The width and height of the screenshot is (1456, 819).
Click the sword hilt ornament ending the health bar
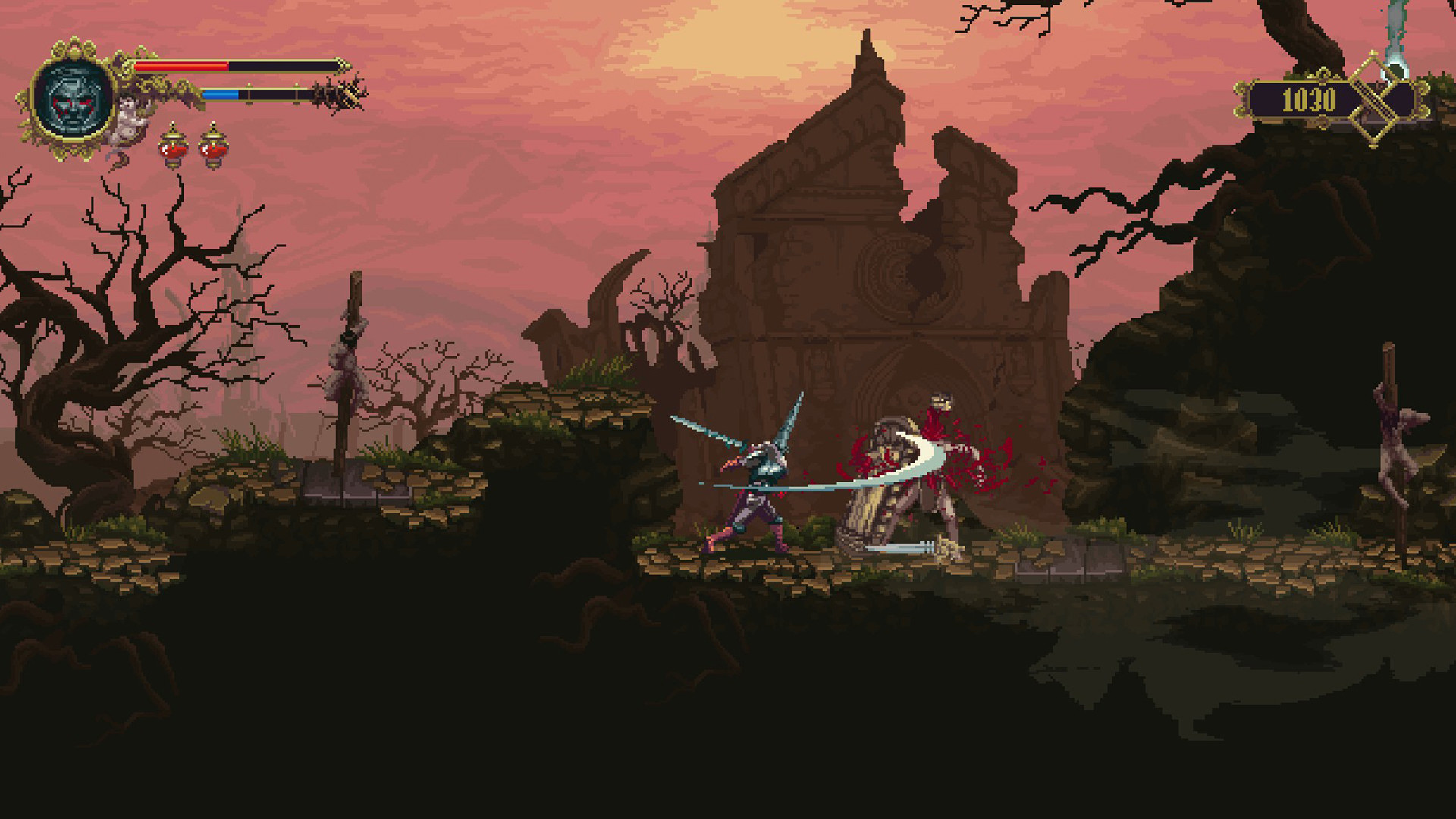(x=345, y=67)
